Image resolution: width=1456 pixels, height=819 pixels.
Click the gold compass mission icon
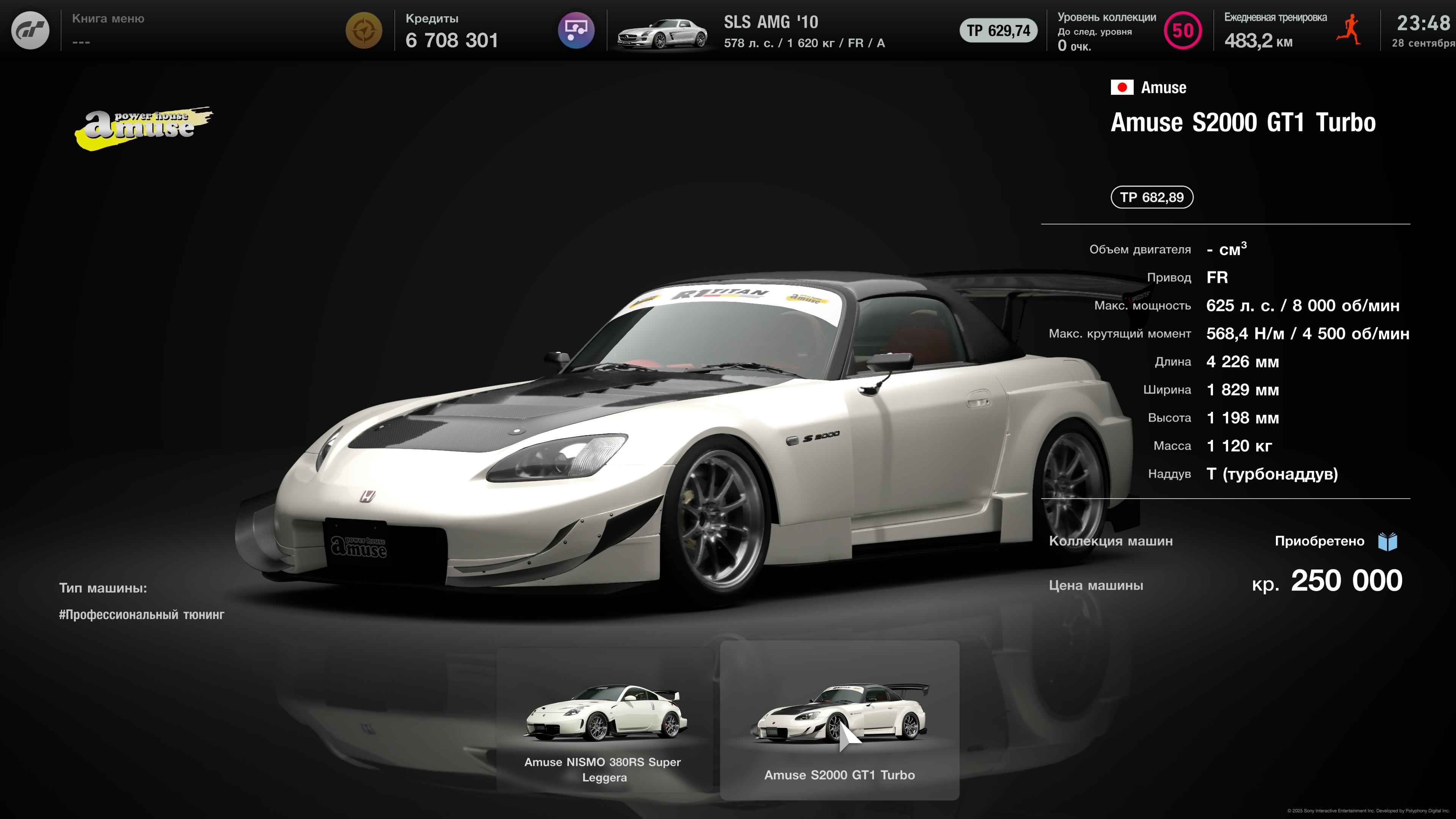[364, 30]
